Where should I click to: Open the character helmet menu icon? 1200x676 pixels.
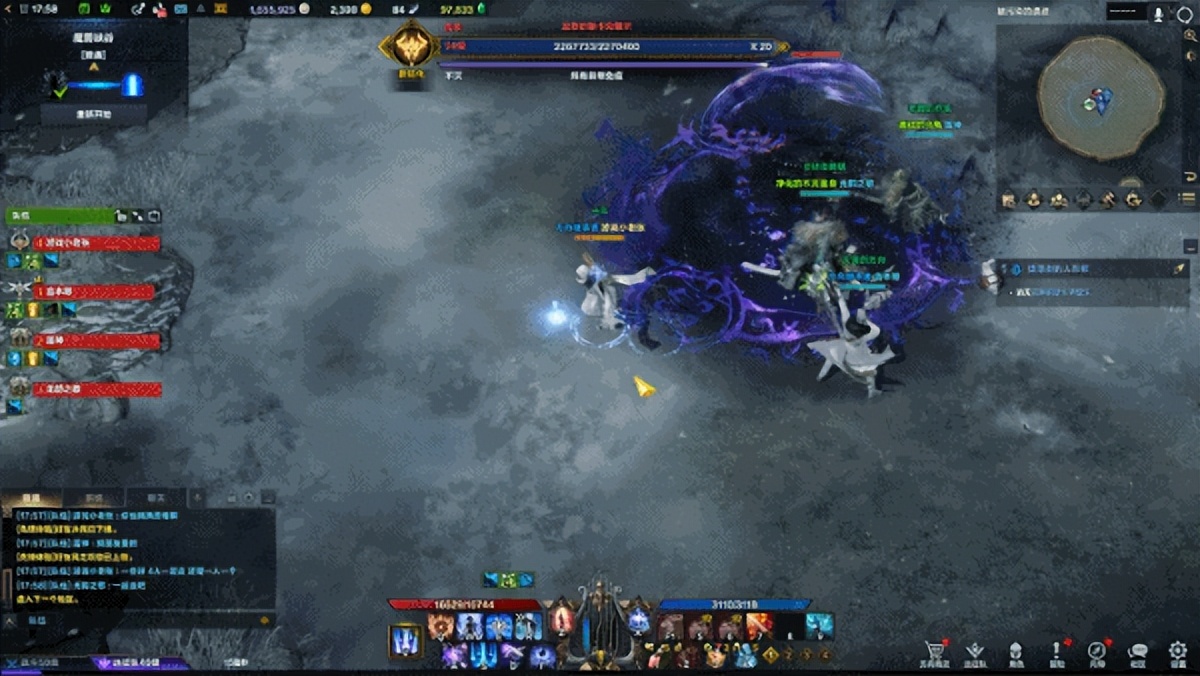[1016, 651]
